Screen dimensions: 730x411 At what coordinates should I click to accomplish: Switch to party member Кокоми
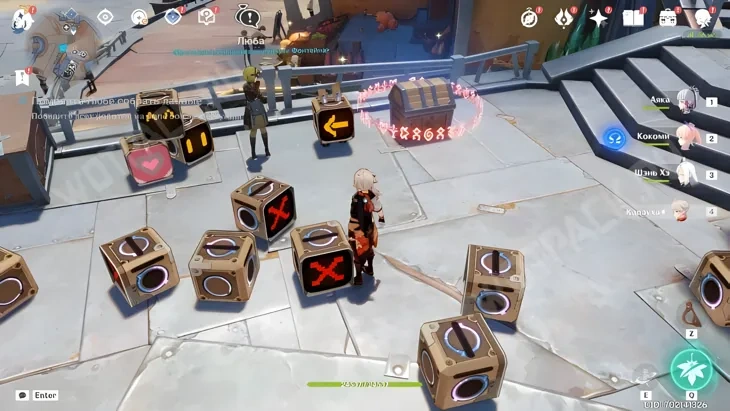click(x=686, y=137)
